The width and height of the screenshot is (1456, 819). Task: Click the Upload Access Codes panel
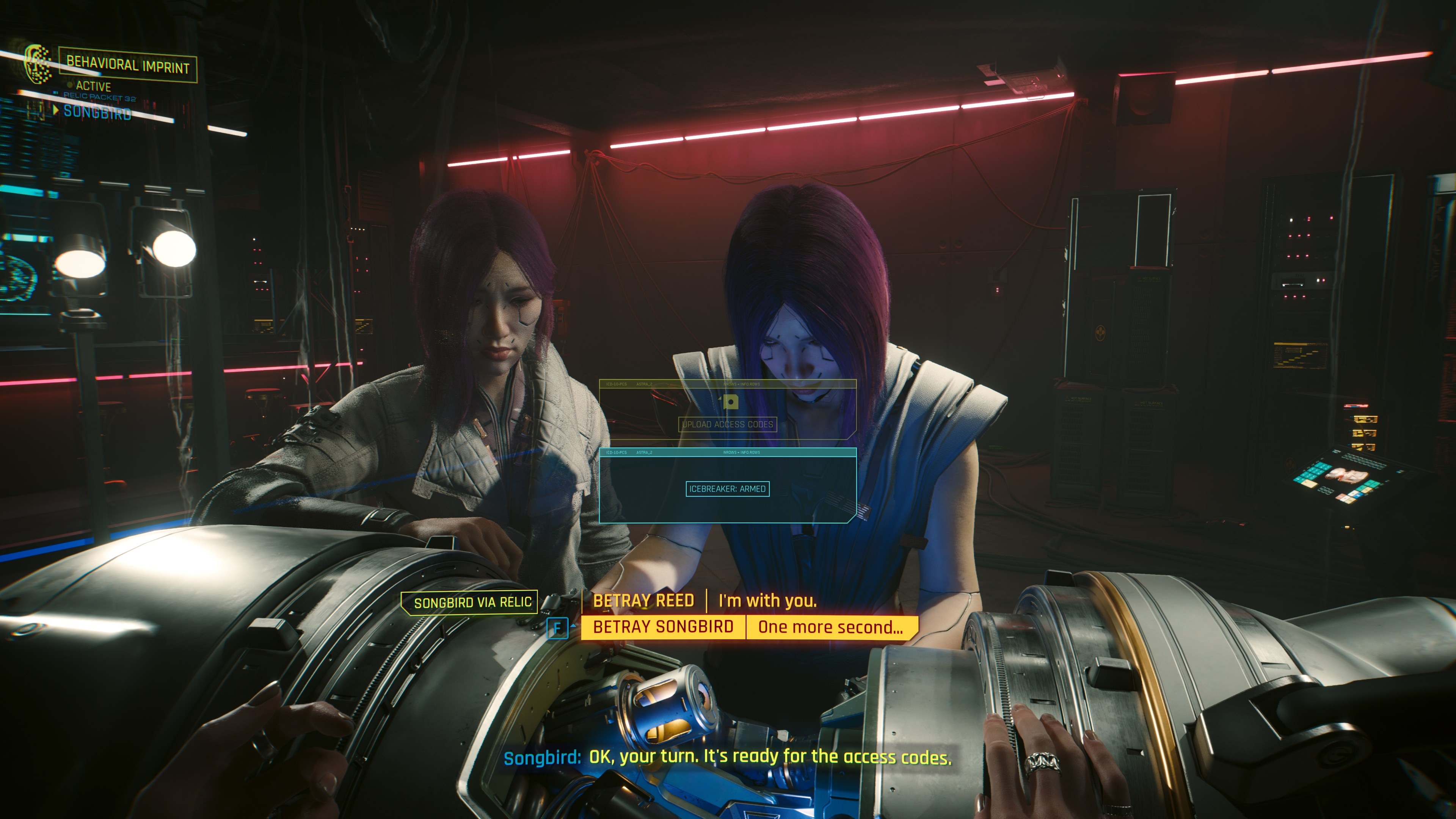tap(728, 425)
